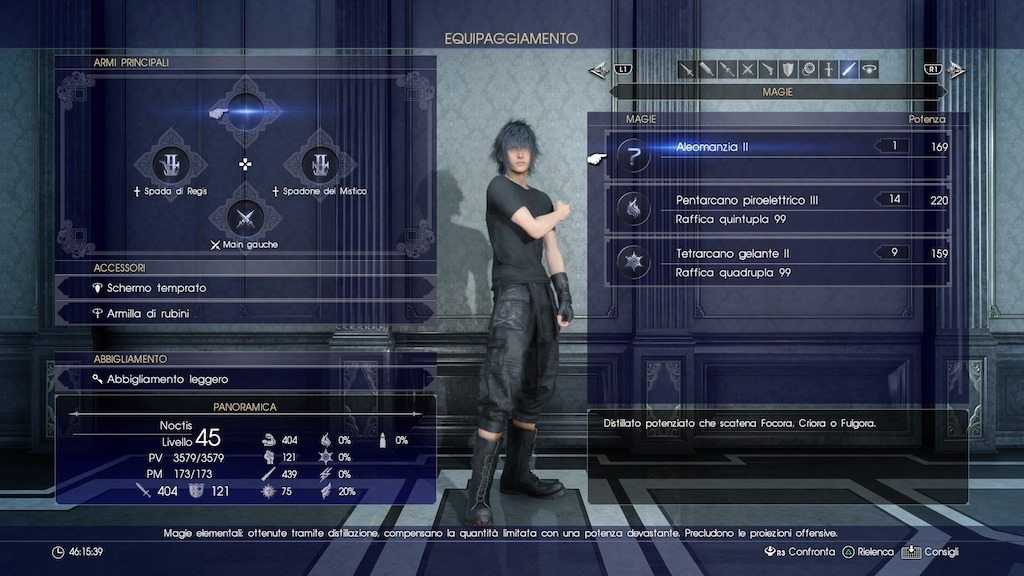Show the royal arms category tab
Image resolution: width=1024 pixels, height=576 pixels.
click(x=828, y=69)
